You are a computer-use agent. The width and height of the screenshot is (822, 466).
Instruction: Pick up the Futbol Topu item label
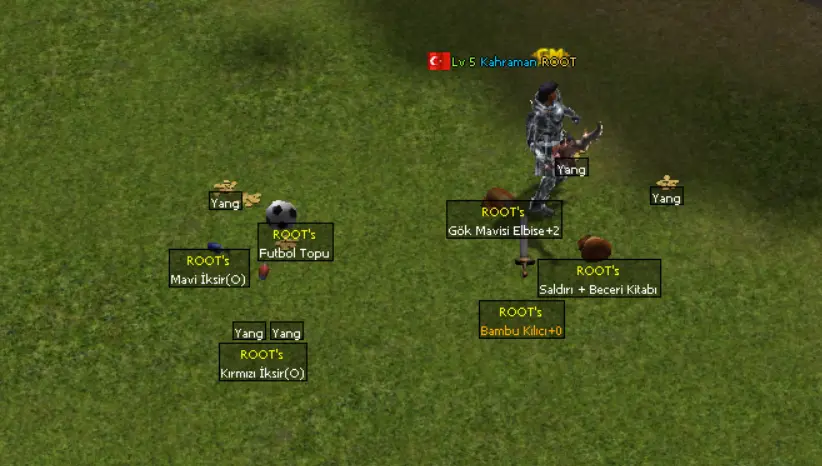295,243
